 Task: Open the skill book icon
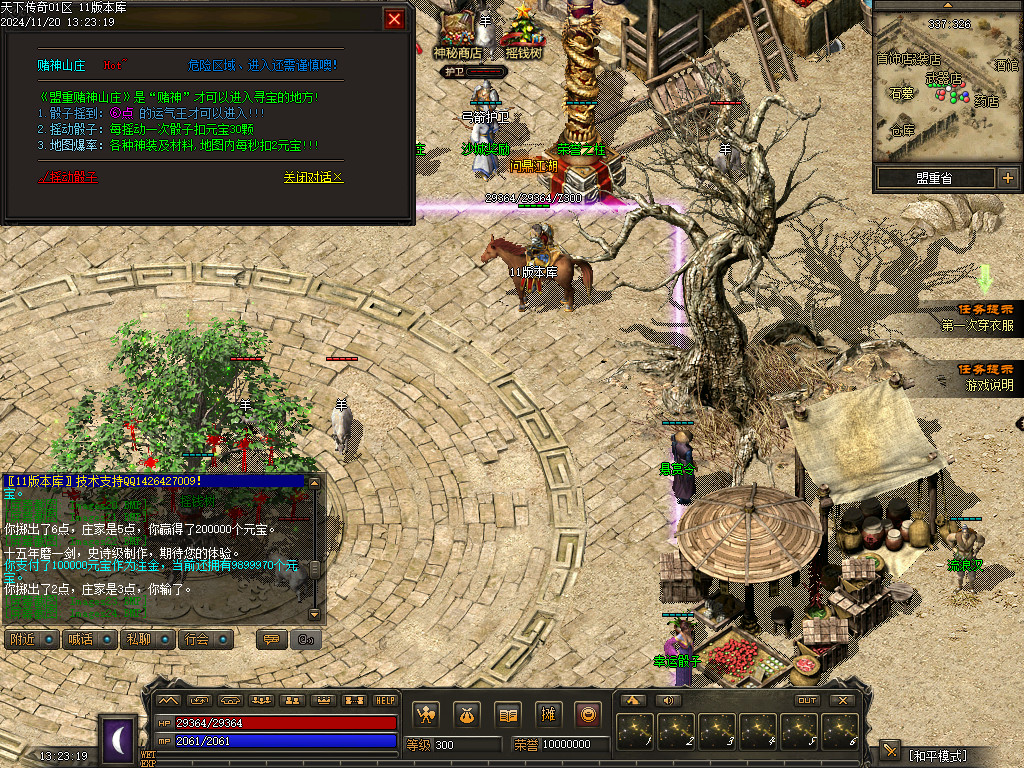(x=508, y=715)
